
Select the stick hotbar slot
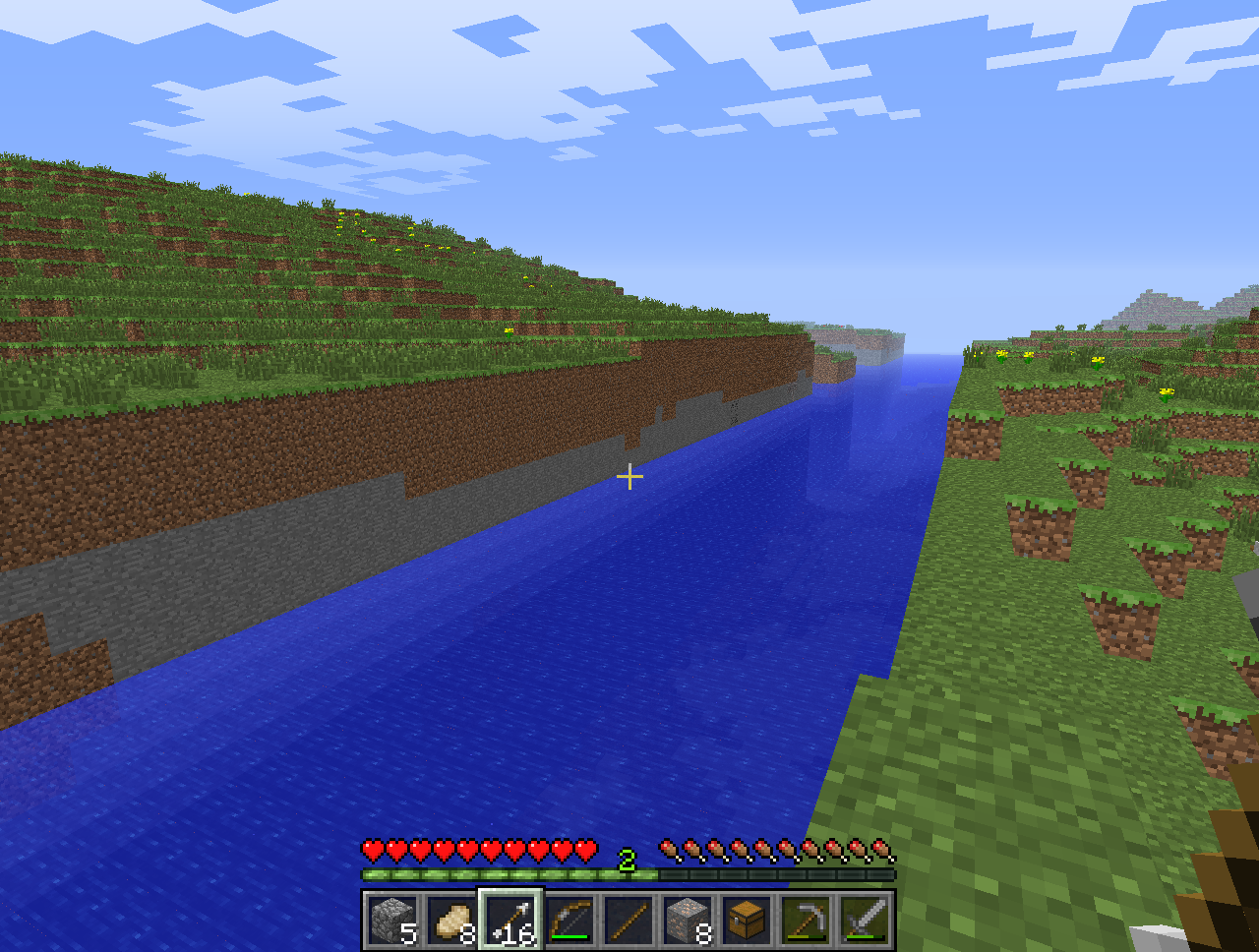(x=629, y=922)
